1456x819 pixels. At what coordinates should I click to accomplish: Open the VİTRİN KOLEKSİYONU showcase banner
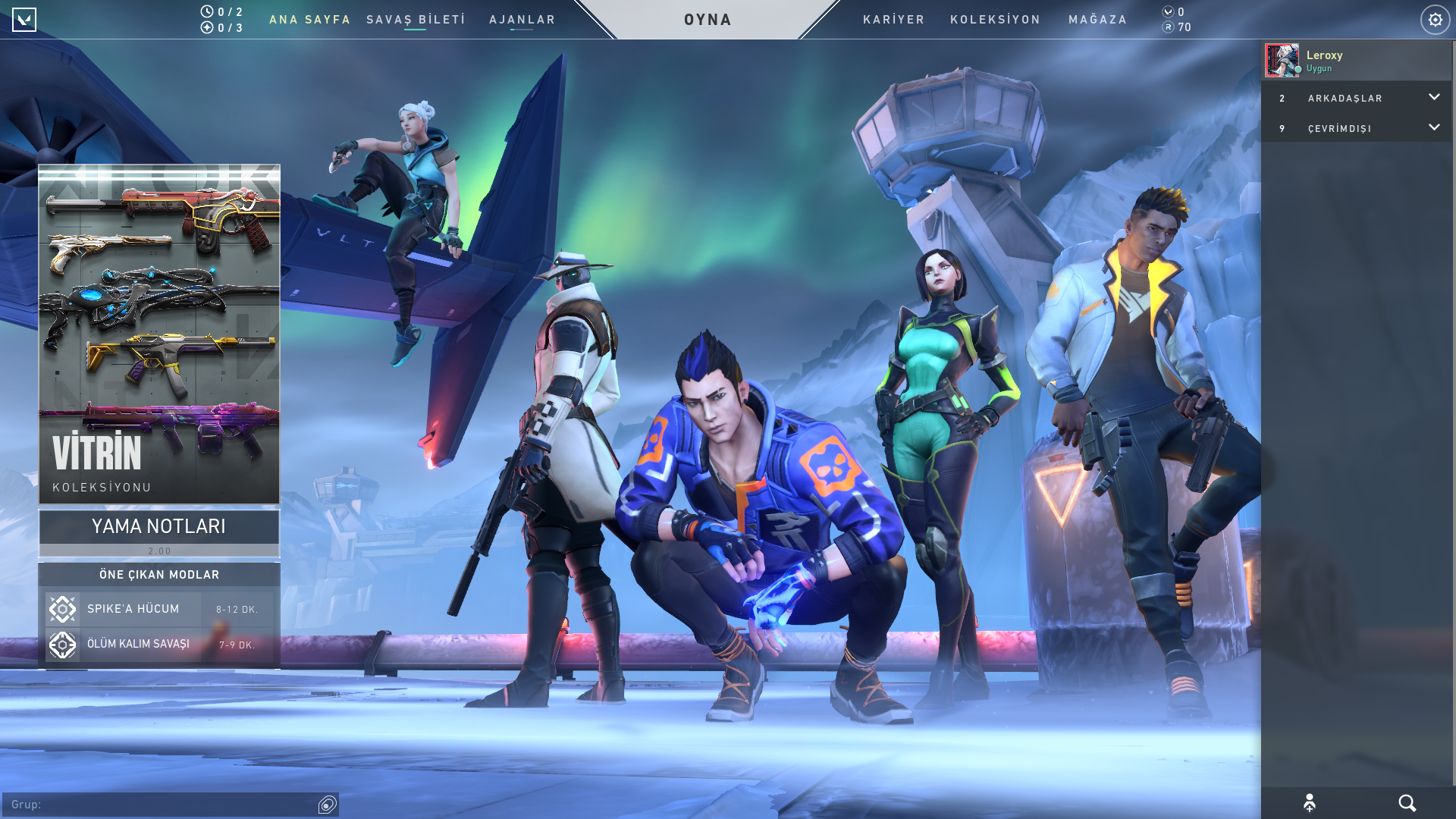(x=159, y=334)
